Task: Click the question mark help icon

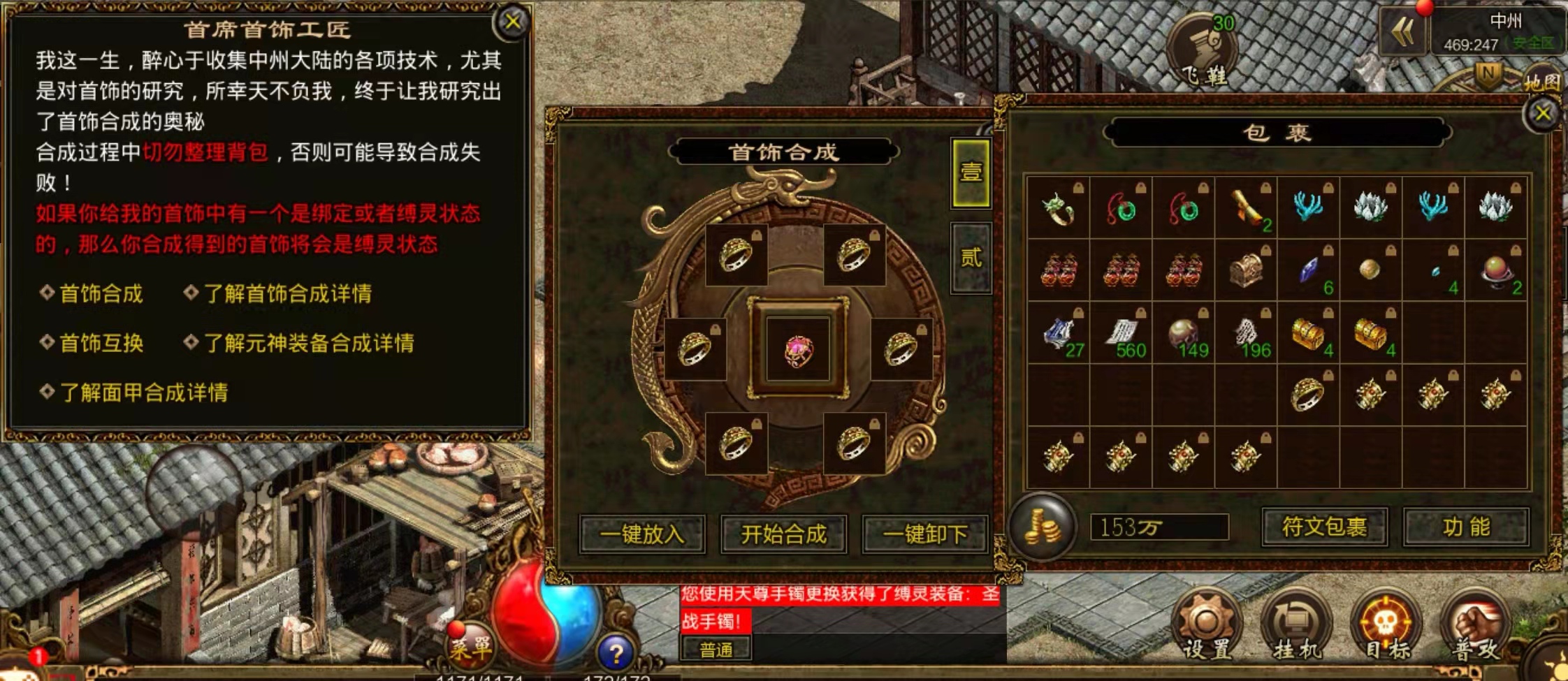Action: [x=616, y=652]
